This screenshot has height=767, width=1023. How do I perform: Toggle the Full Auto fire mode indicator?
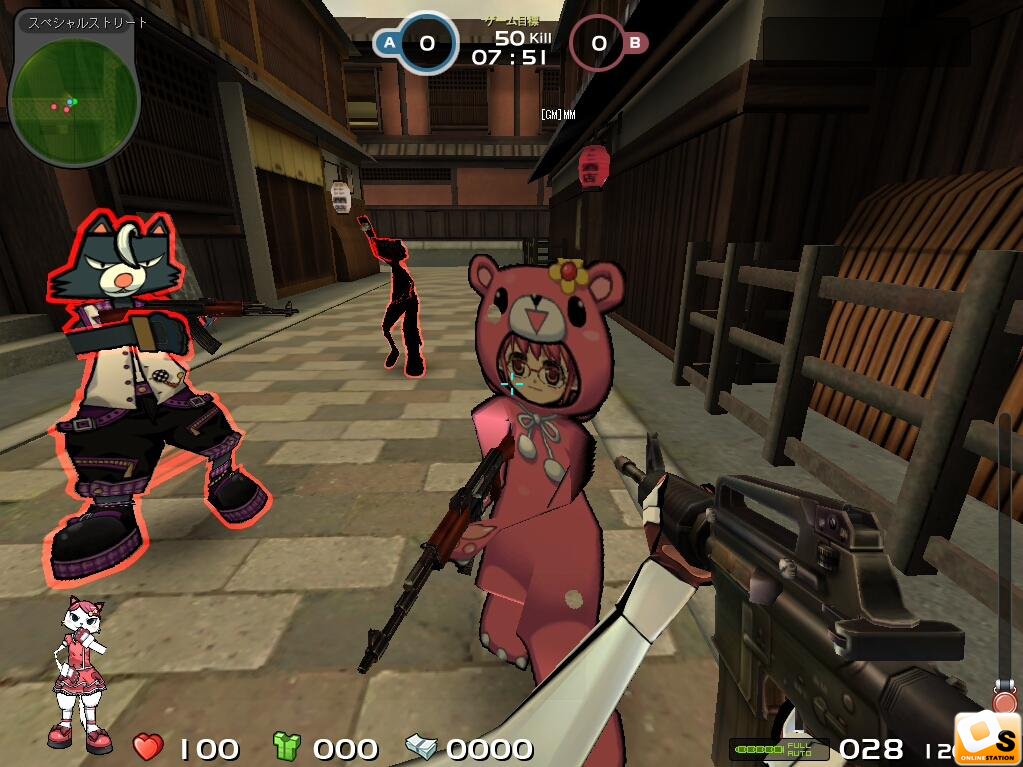tap(799, 749)
